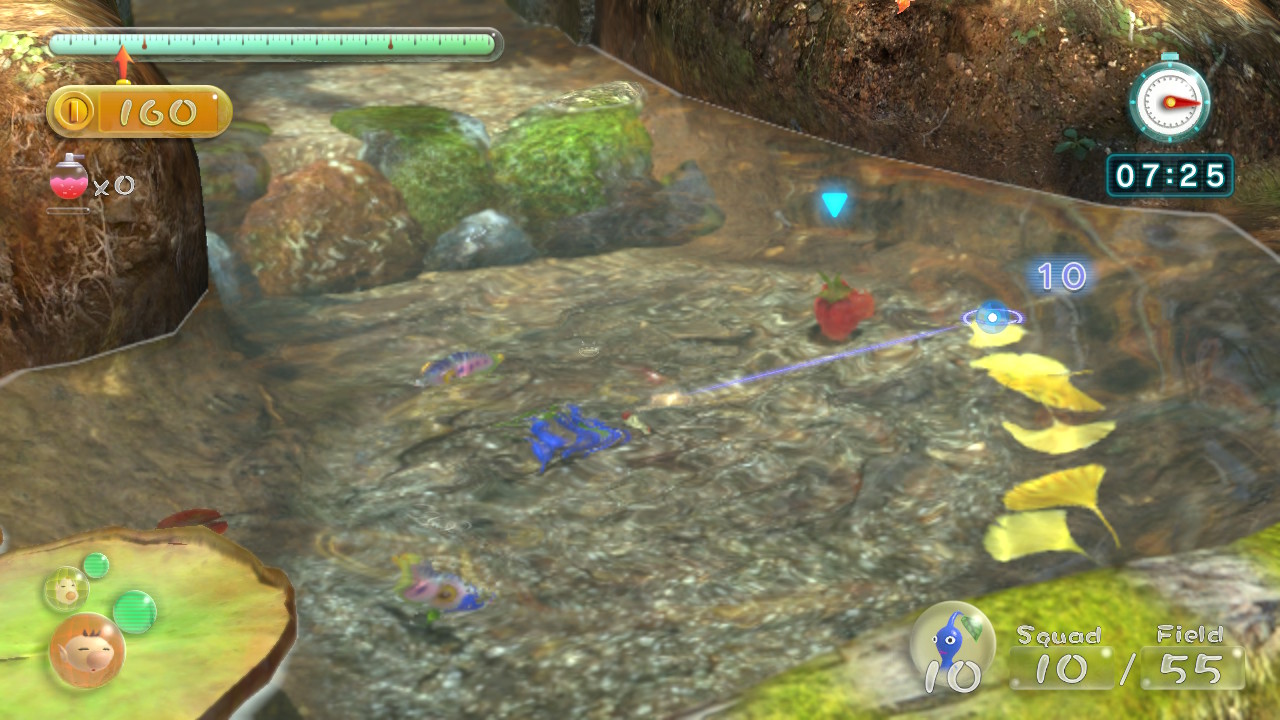Click the gold coin icon
This screenshot has width=1280, height=720.
coord(73,112)
